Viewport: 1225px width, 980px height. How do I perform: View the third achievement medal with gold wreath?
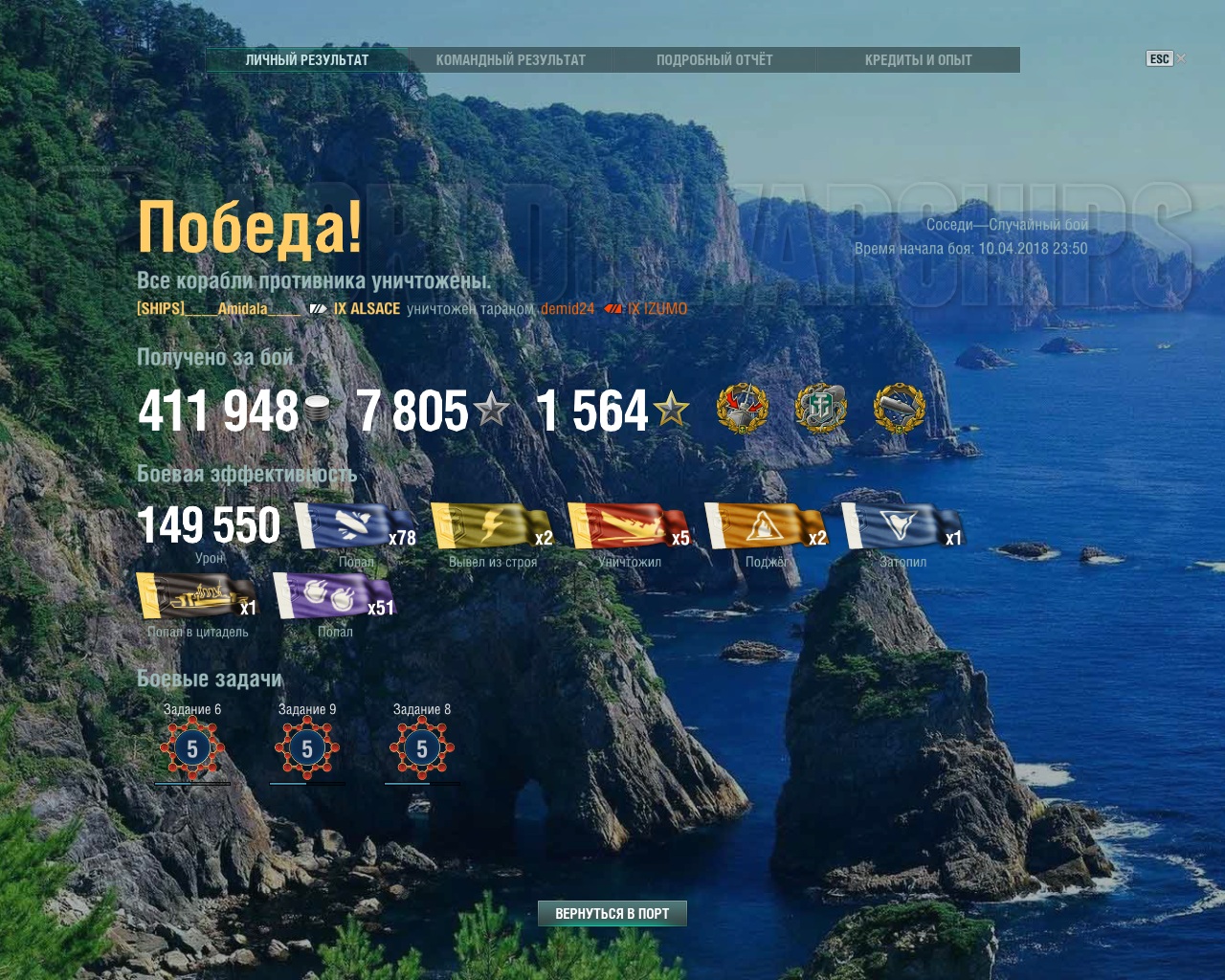coord(900,409)
